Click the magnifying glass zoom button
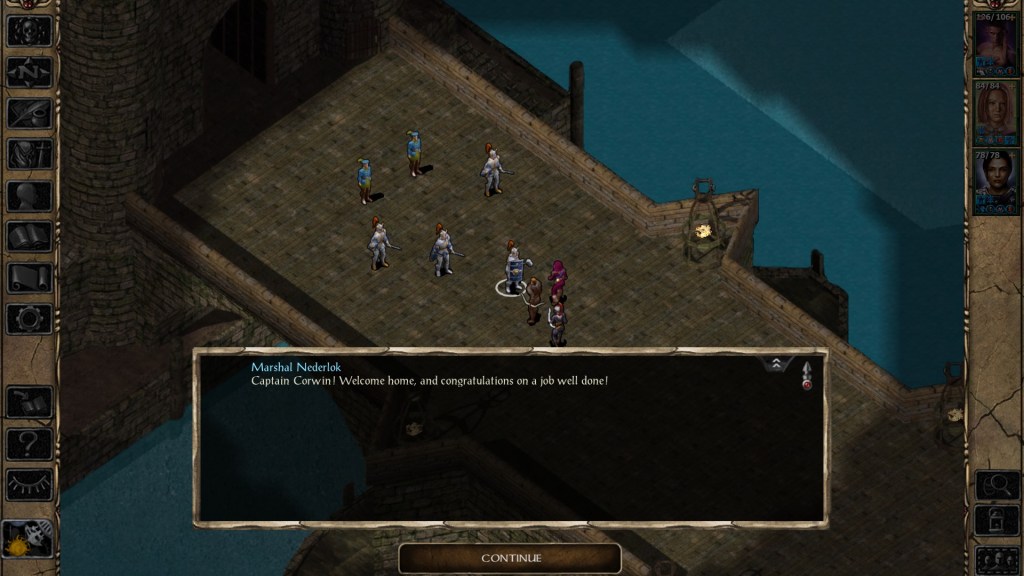This screenshot has height=576, width=1024. click(x=995, y=485)
